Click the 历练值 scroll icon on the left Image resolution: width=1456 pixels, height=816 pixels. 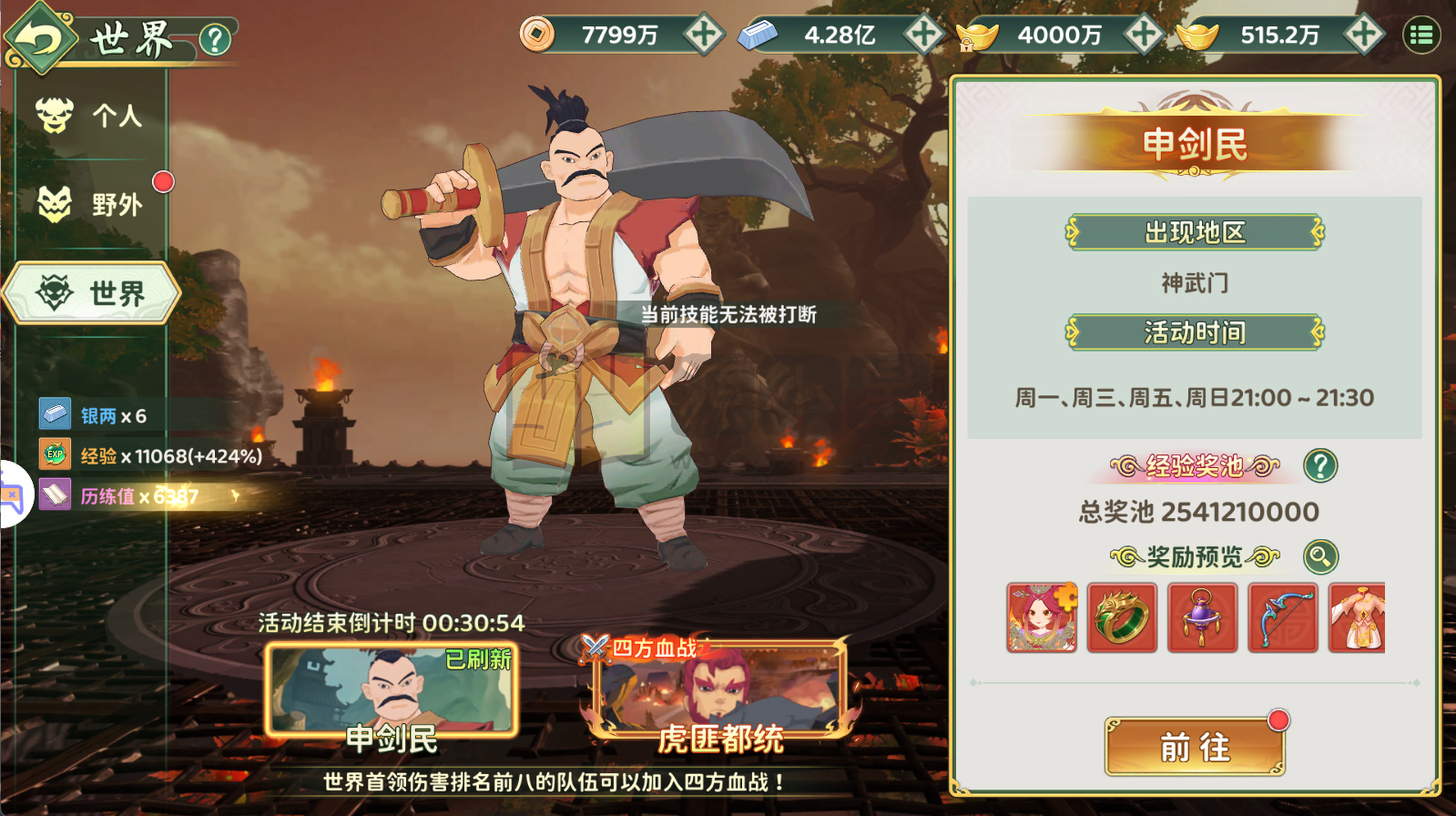56,495
